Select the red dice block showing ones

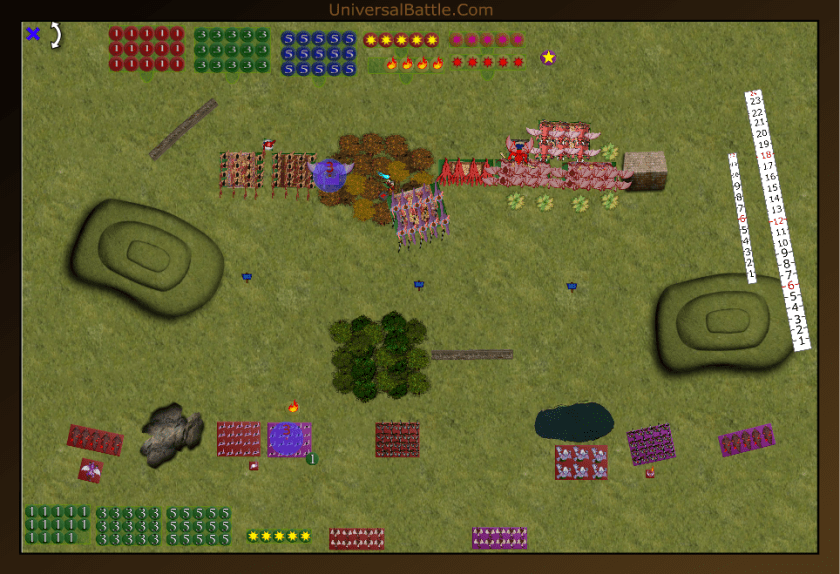146,48
